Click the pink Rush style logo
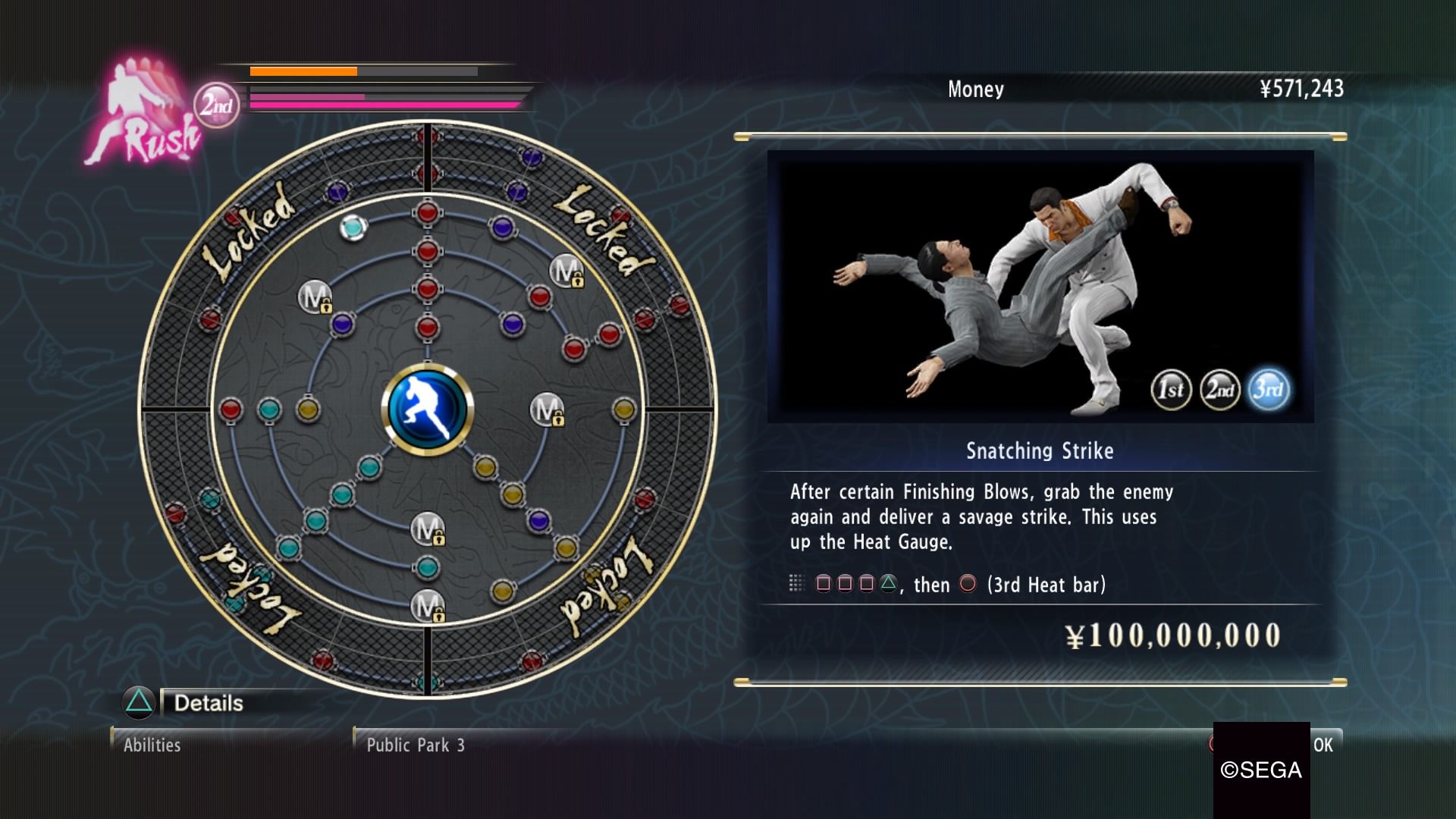 pyautogui.click(x=144, y=114)
